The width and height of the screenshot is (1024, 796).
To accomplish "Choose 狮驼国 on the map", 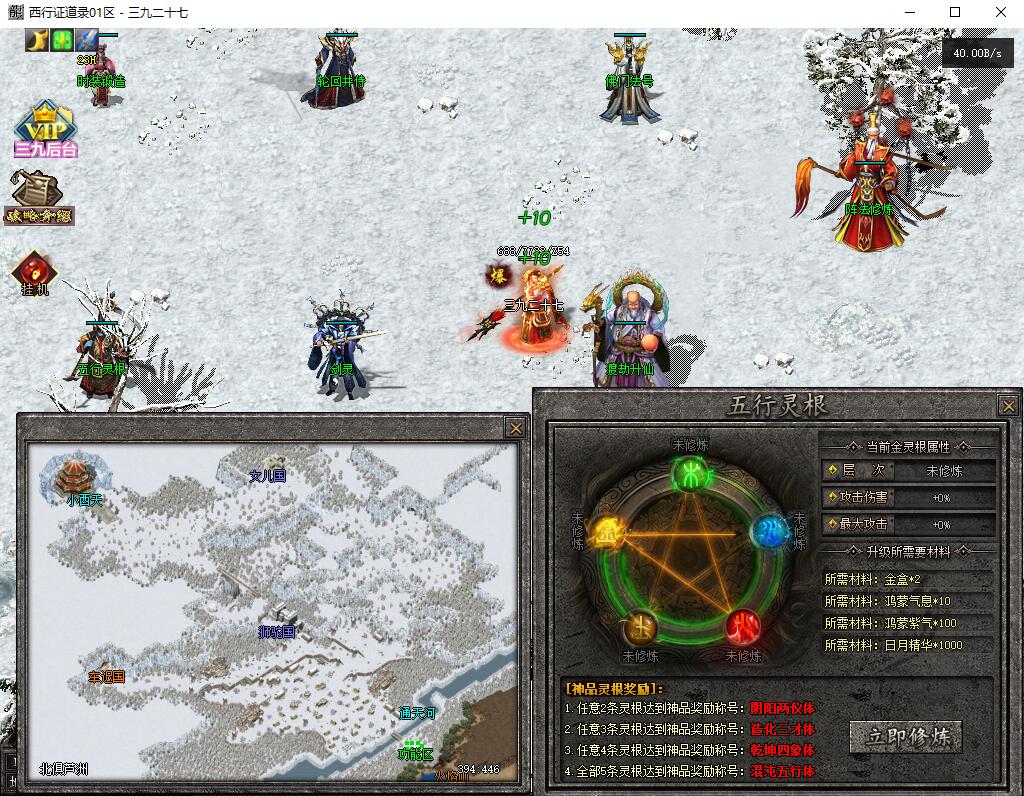I will point(277,632).
